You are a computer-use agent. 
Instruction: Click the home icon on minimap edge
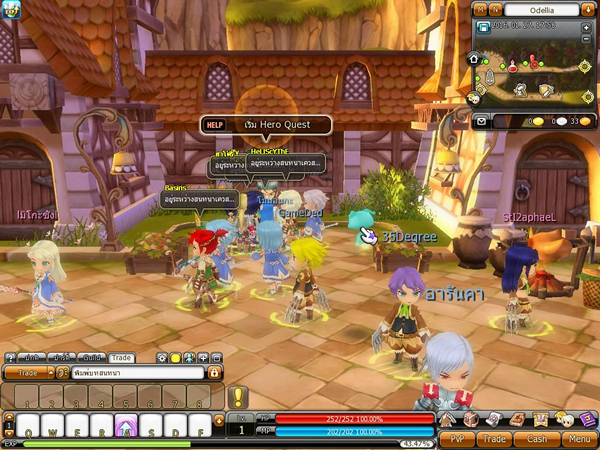click(x=474, y=59)
